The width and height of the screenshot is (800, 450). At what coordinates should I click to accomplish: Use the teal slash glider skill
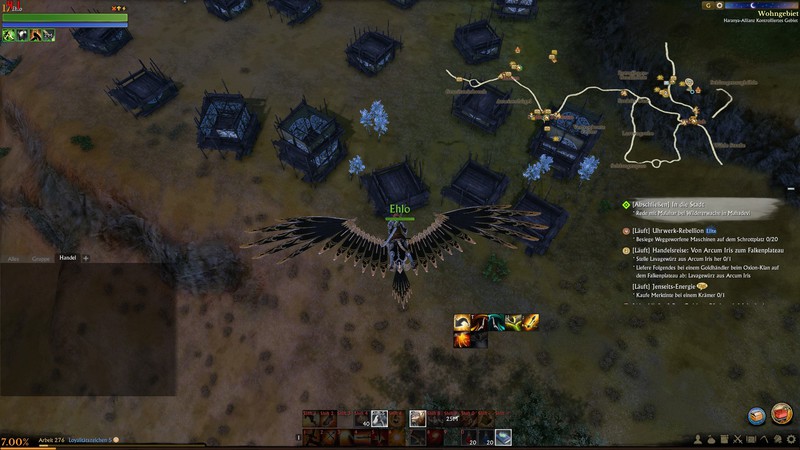point(497,322)
